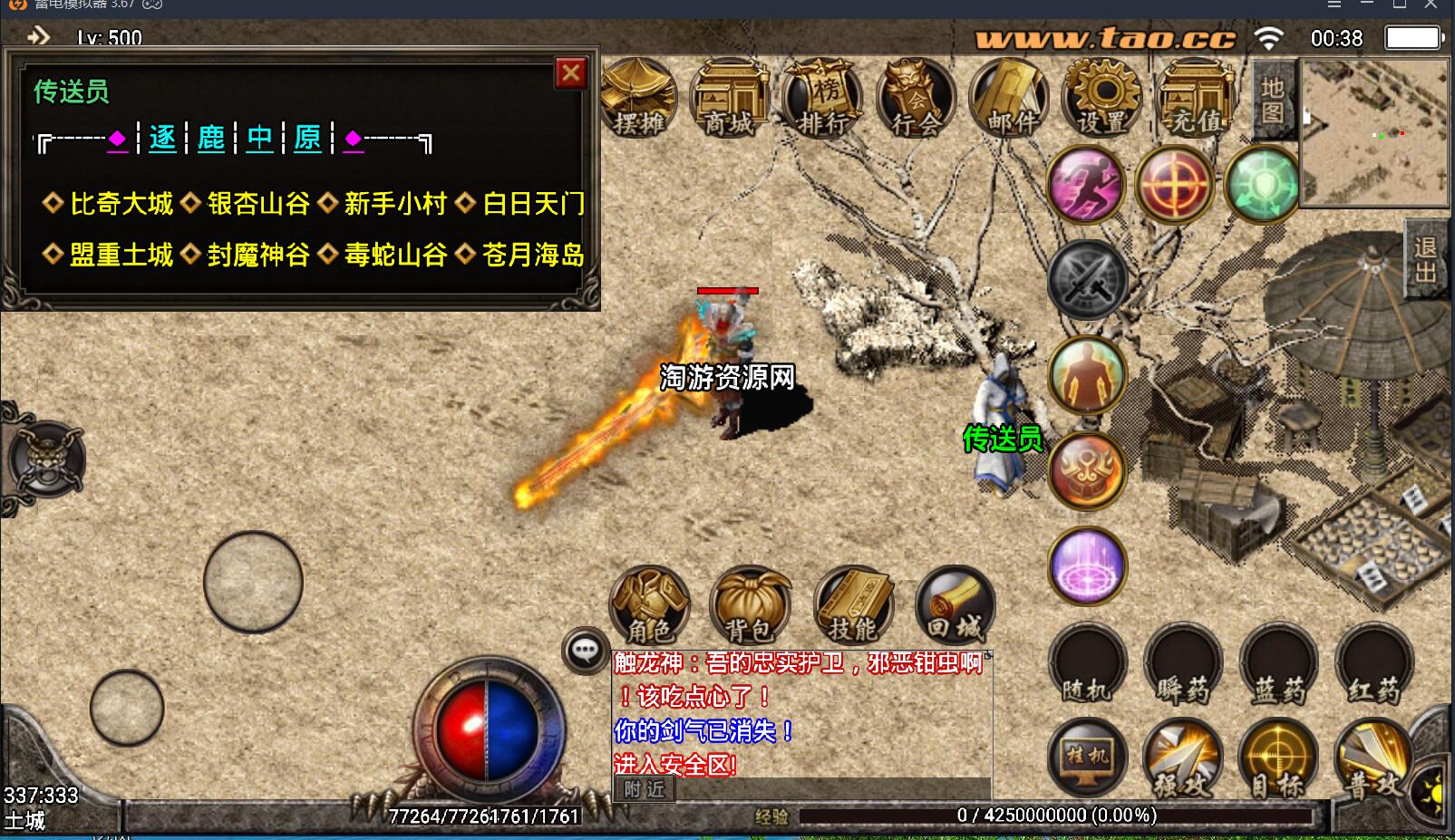This screenshot has width=1455, height=840.
Task: Go to 苍月海岛
Action: pos(532,256)
